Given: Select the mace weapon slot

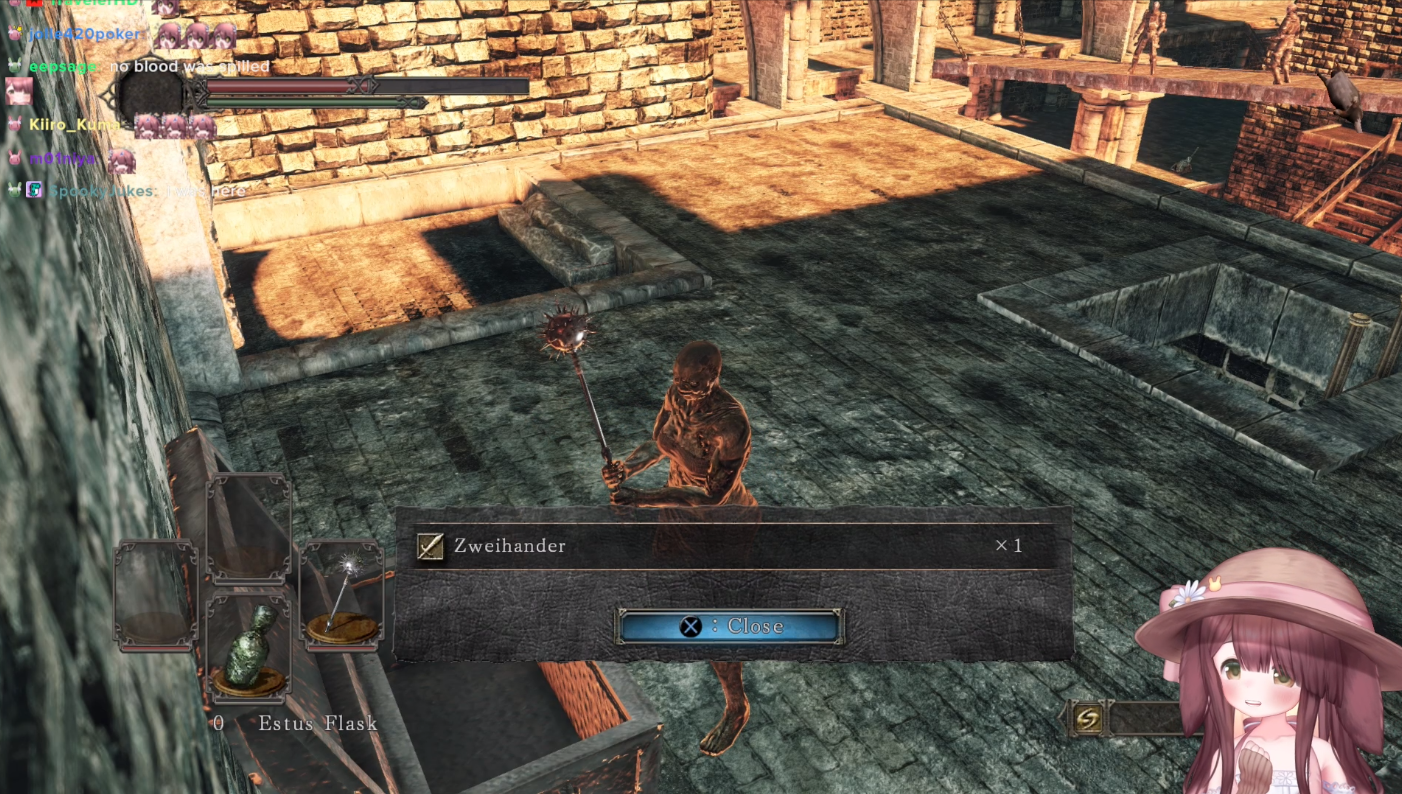Looking at the screenshot, I should [342, 596].
